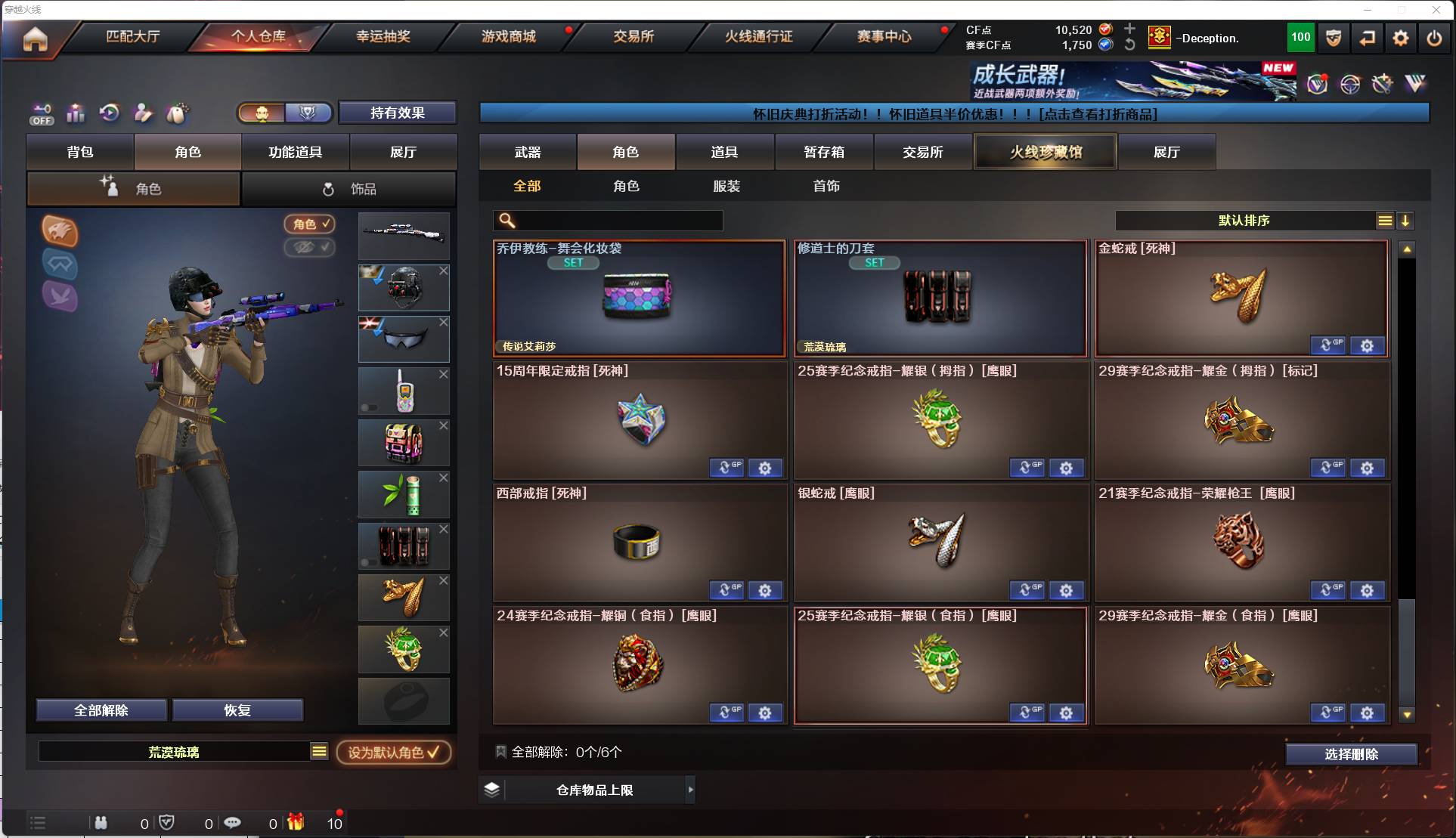Click the power exit icon in the top corner
This screenshot has width=1456, height=838.
tap(1436, 38)
